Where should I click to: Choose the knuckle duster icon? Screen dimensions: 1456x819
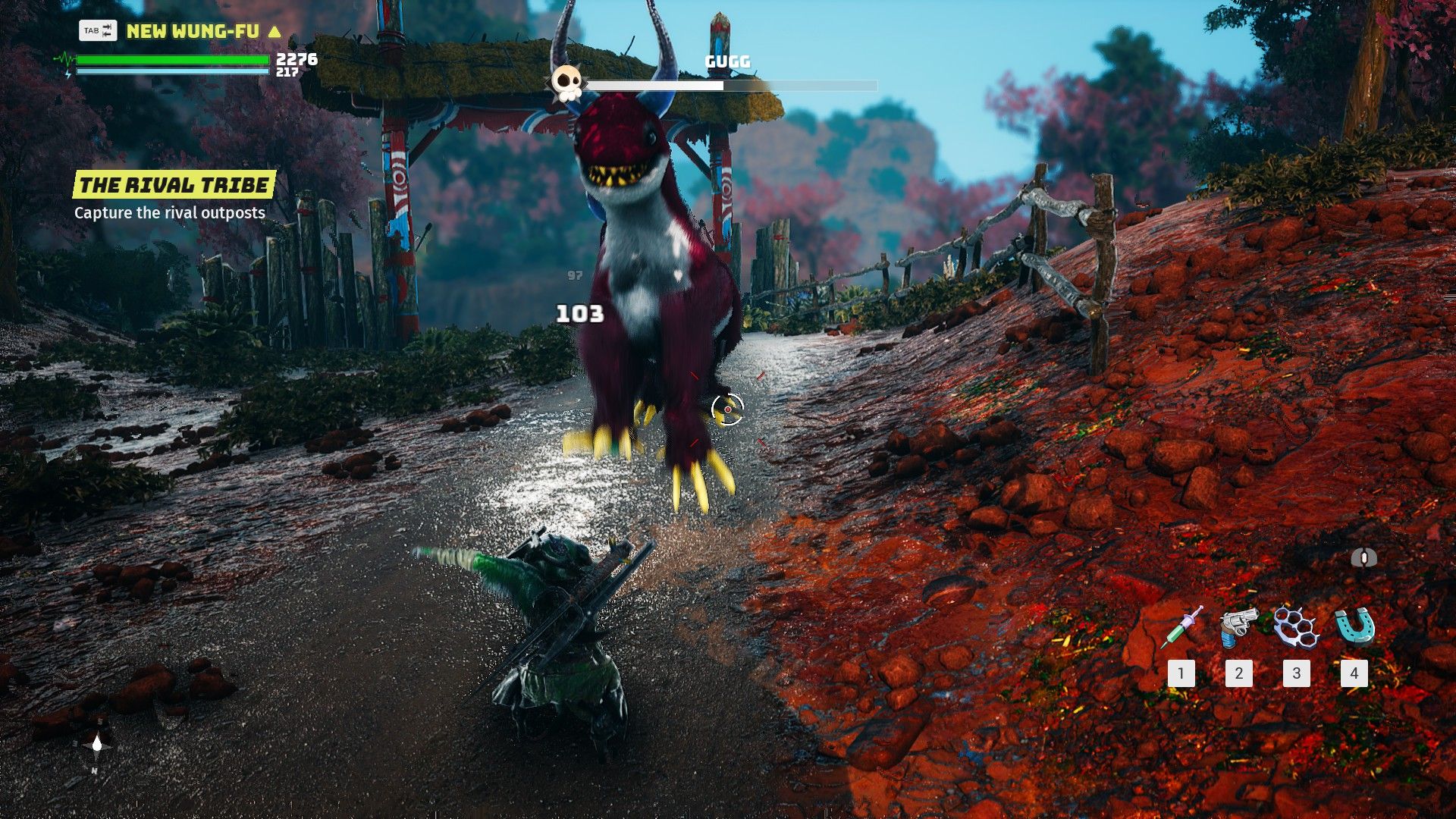(1296, 628)
